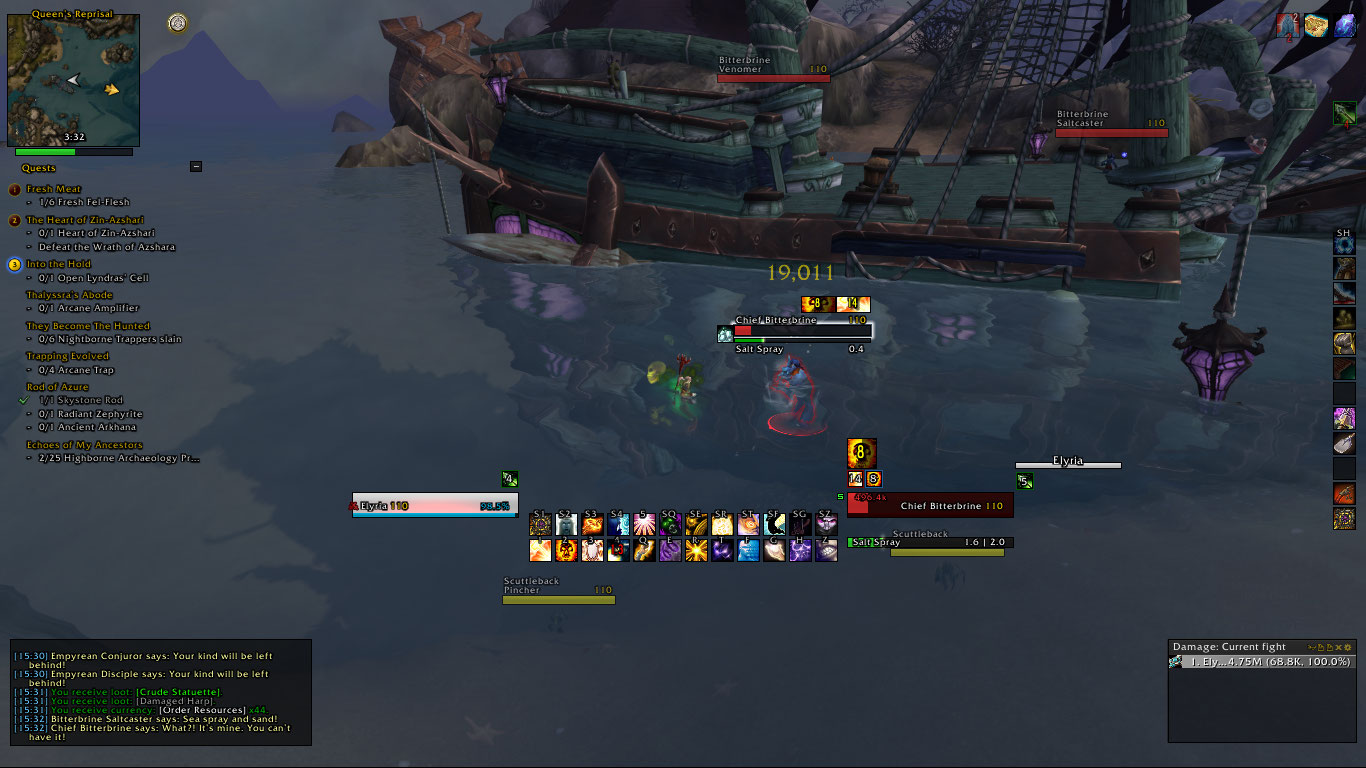This screenshot has height=768, width=1366.
Task: Click the Bitterbrine Saltcaster nameplate
Action: click(1111, 132)
